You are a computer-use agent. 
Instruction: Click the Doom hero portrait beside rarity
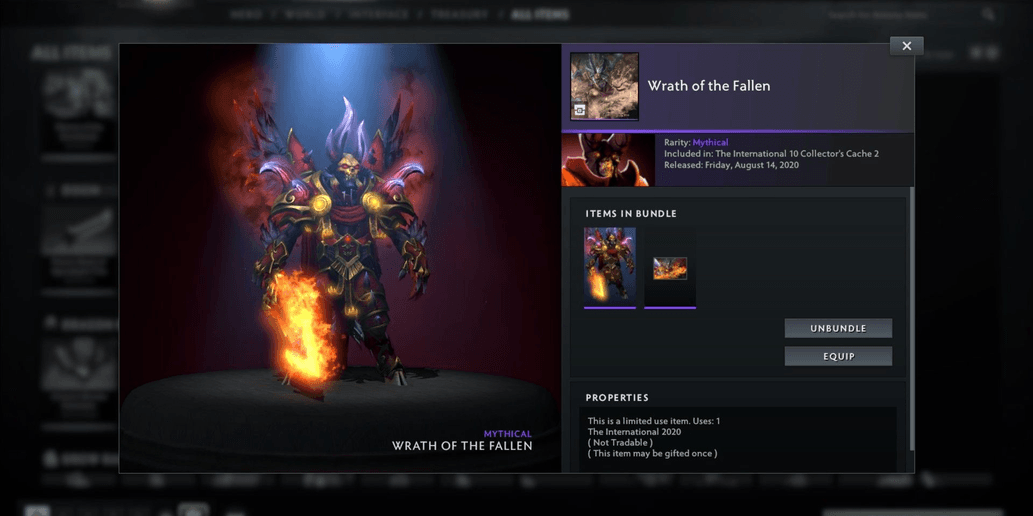point(608,160)
